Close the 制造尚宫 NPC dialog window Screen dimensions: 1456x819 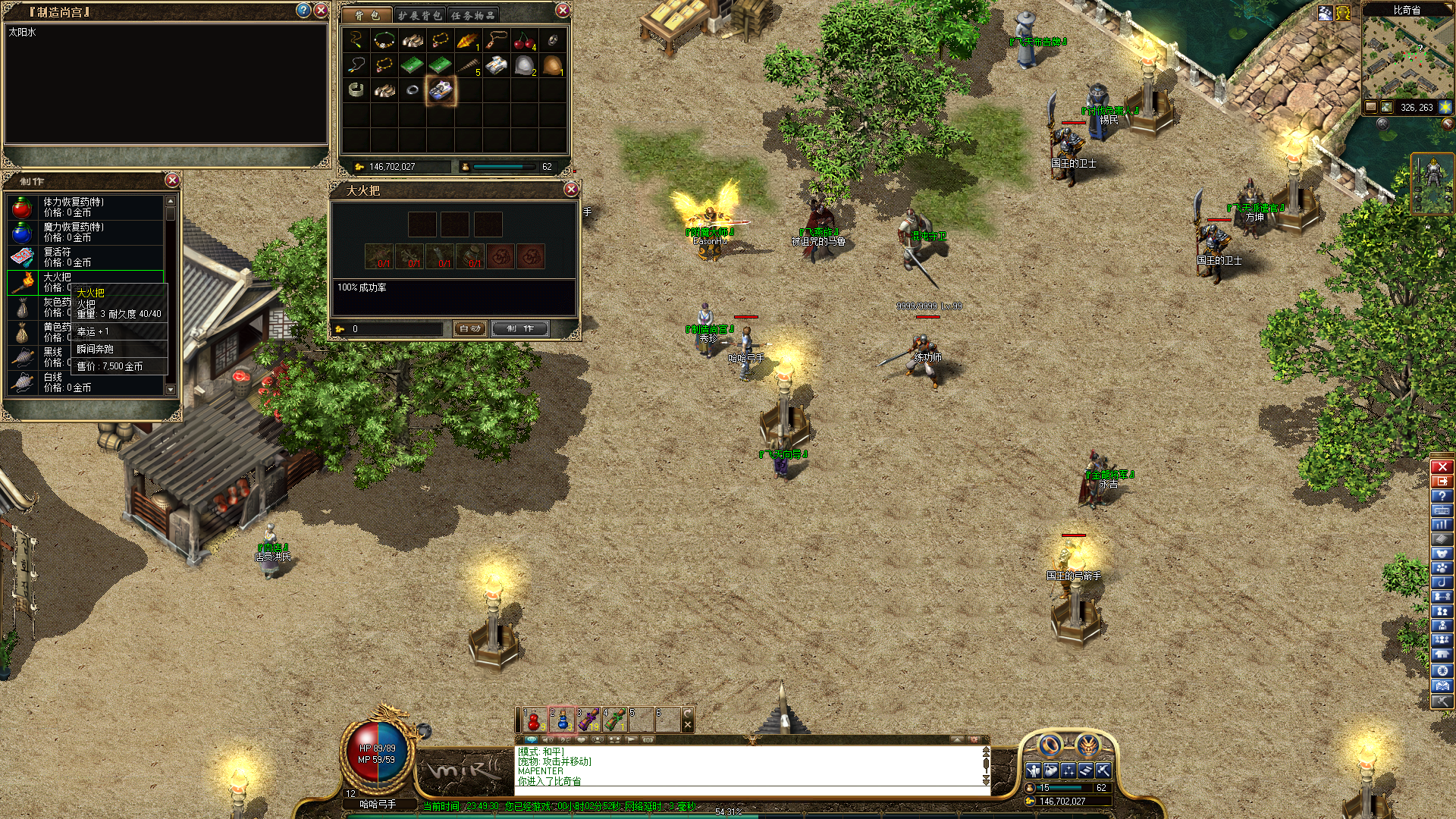pos(321,11)
